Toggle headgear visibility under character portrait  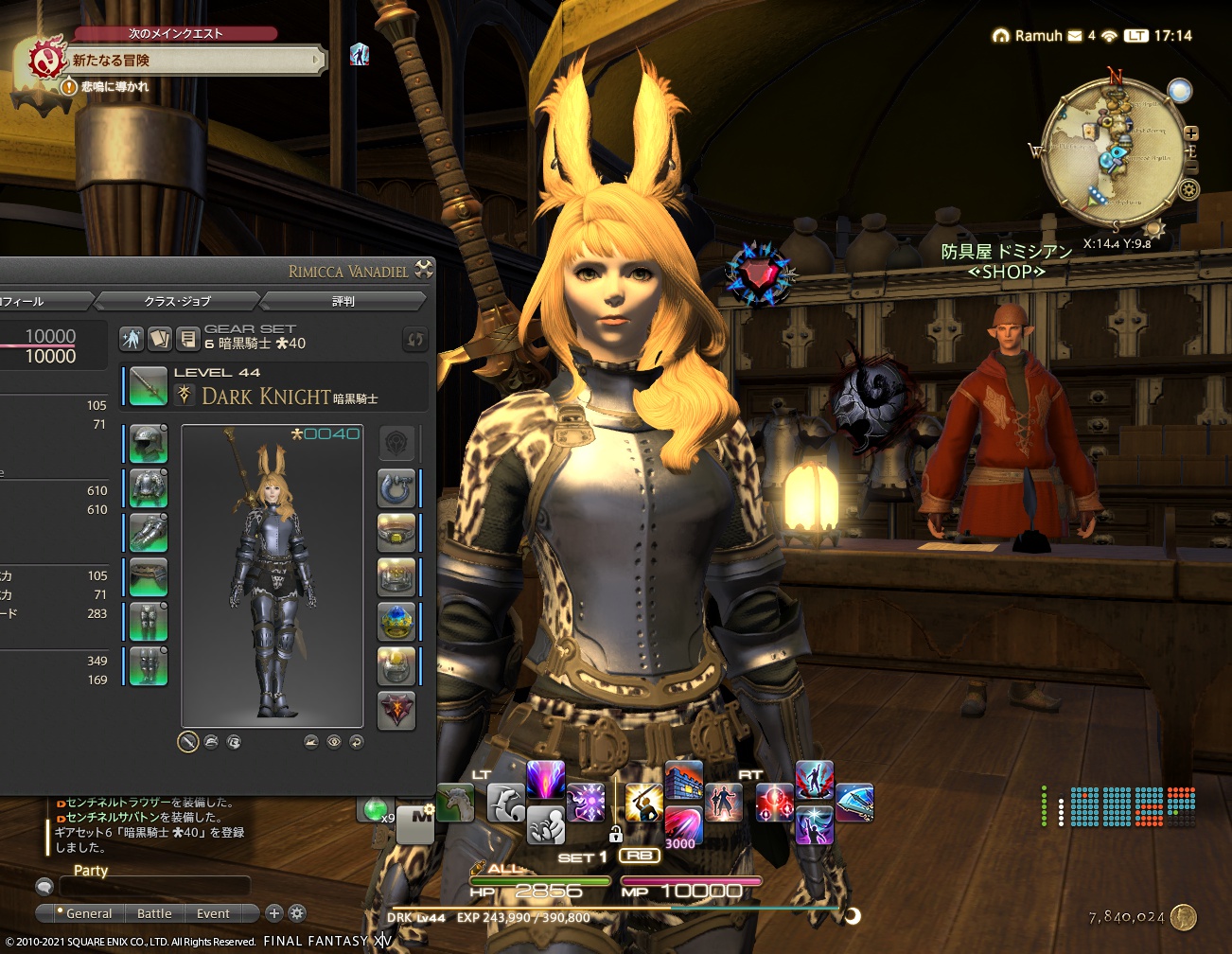[x=211, y=742]
